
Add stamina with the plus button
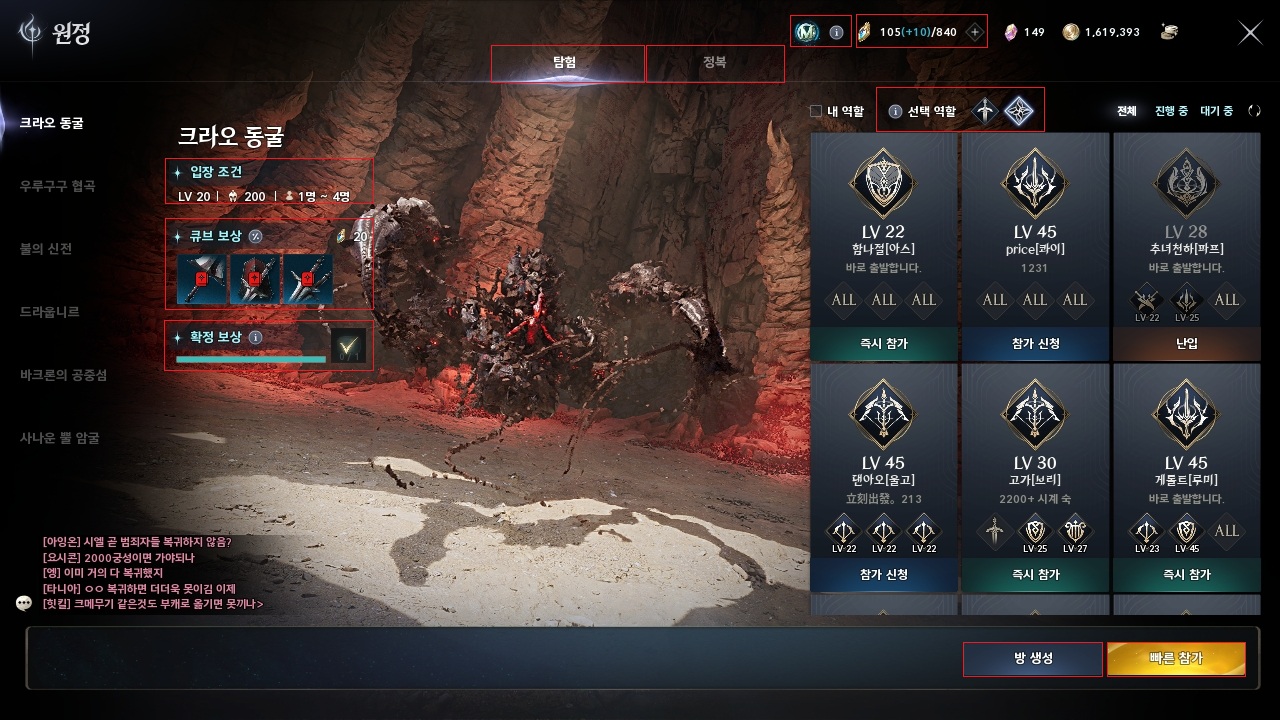pyautogui.click(x=975, y=32)
